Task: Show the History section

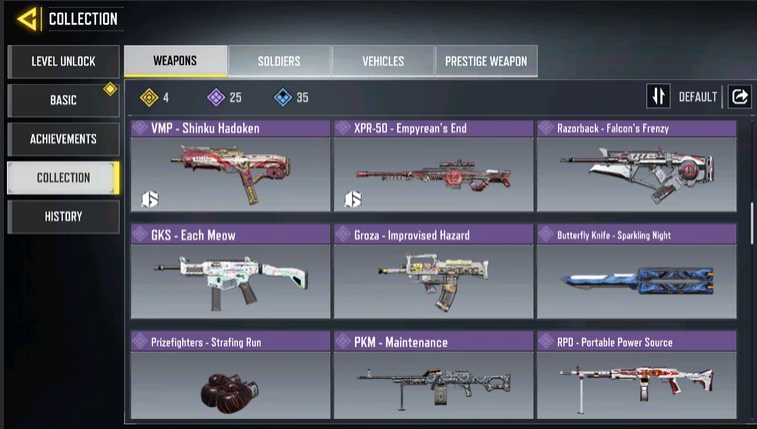Action: click(63, 216)
